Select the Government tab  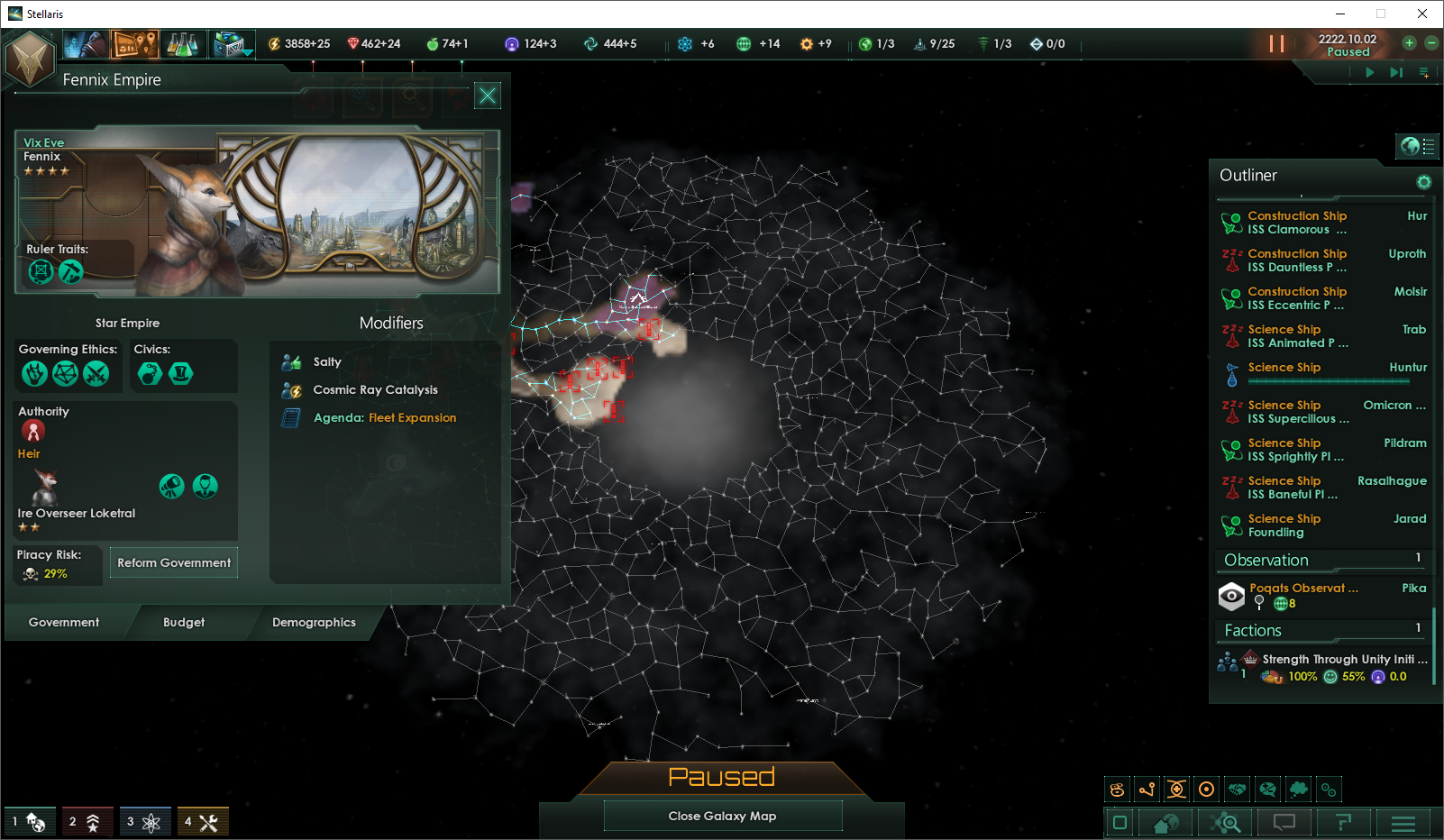coord(64,622)
